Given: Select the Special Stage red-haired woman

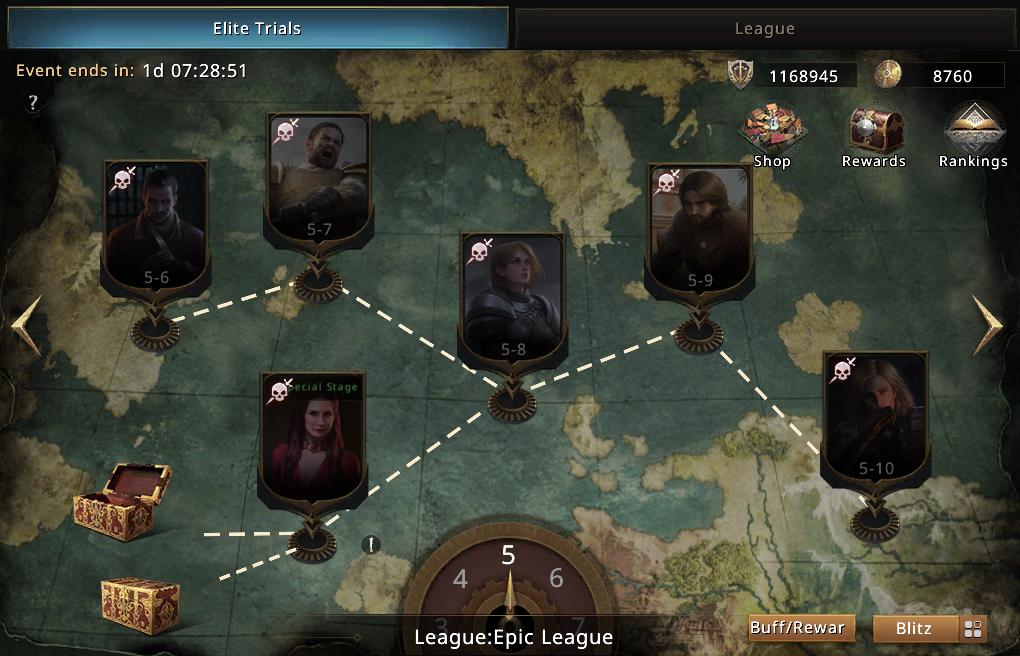Looking at the screenshot, I should coord(310,440).
